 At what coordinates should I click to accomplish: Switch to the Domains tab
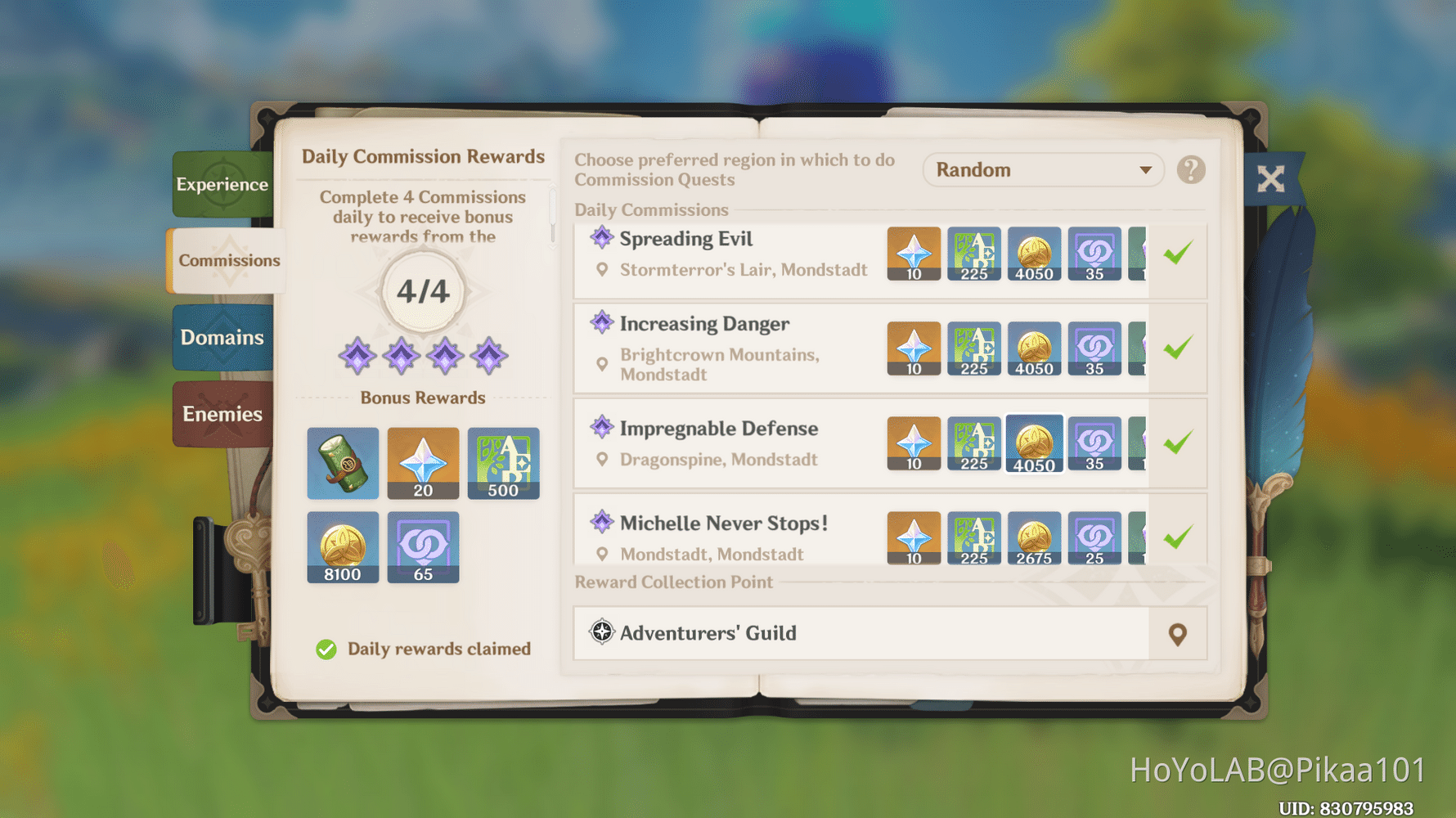tap(222, 337)
